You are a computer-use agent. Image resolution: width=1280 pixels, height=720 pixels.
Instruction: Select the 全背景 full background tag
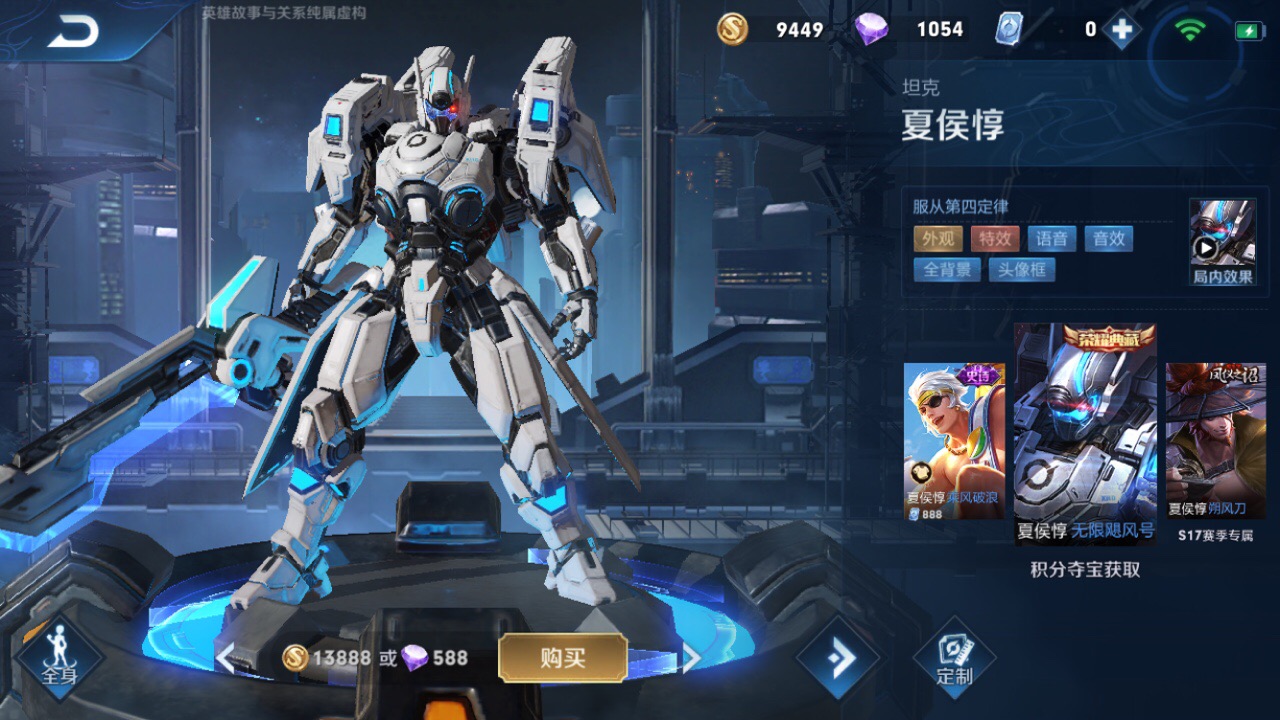946,269
